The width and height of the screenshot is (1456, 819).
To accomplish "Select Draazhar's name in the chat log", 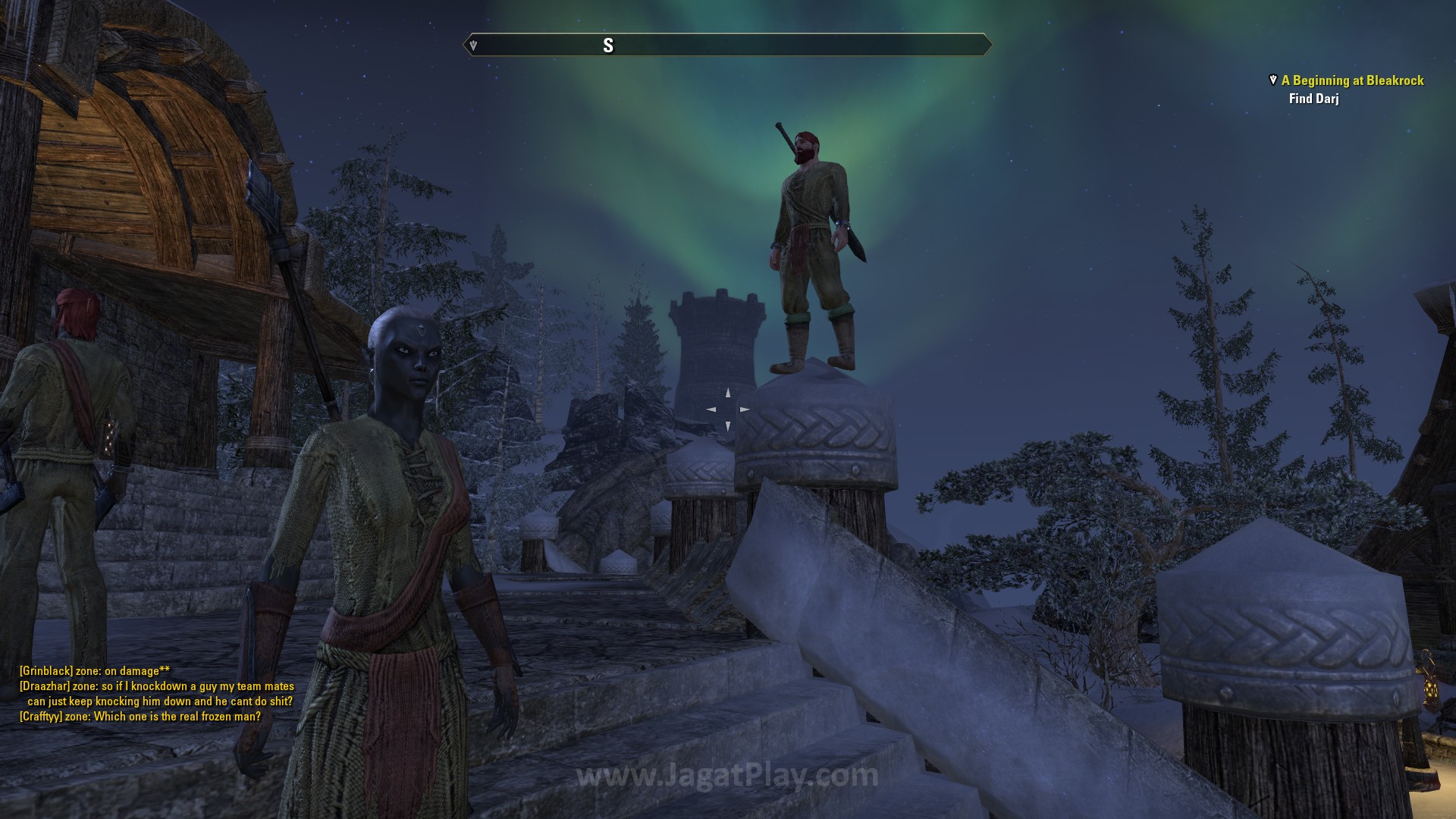I will tap(45, 686).
